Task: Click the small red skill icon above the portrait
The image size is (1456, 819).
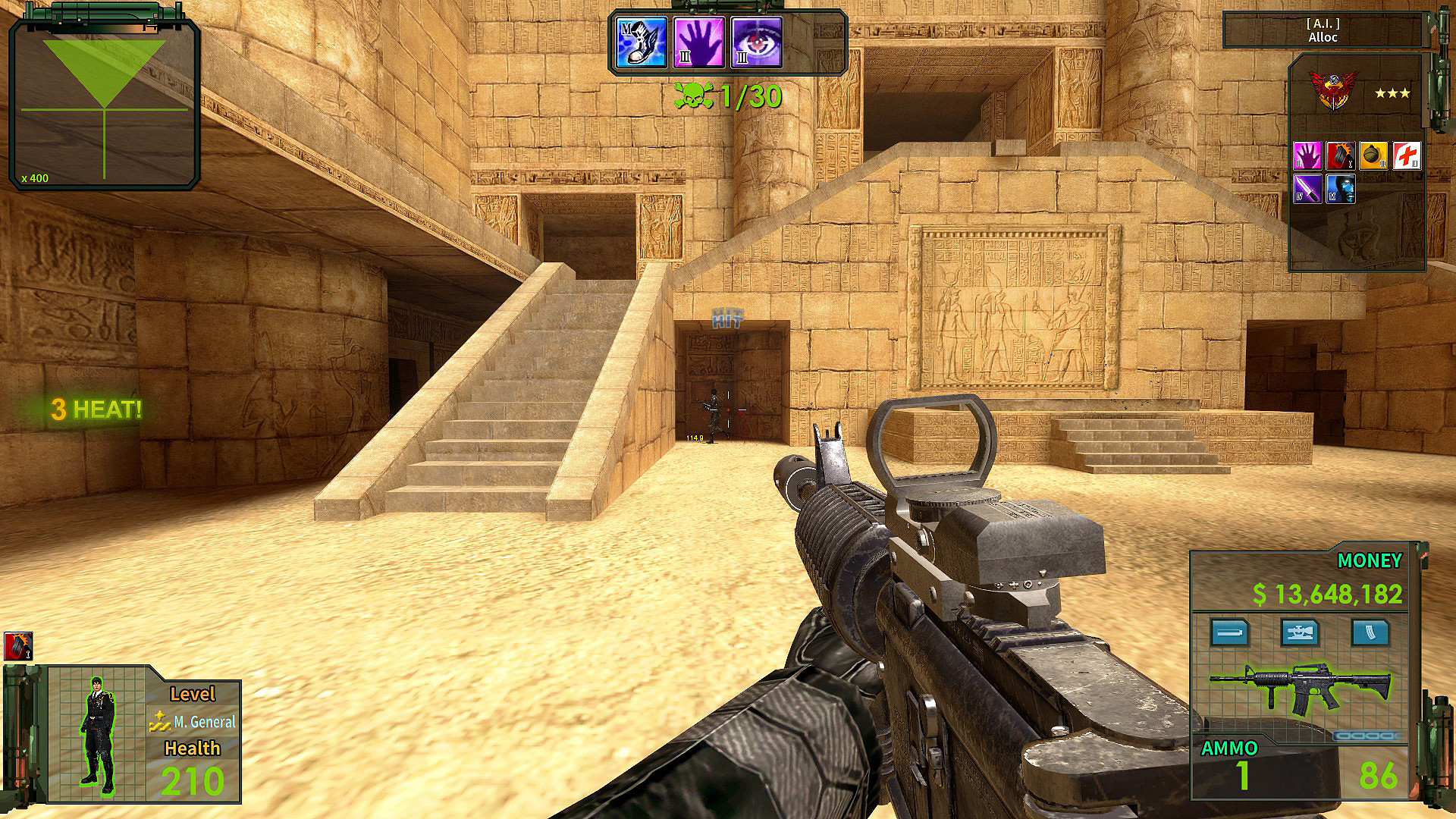Action: pos(17,646)
